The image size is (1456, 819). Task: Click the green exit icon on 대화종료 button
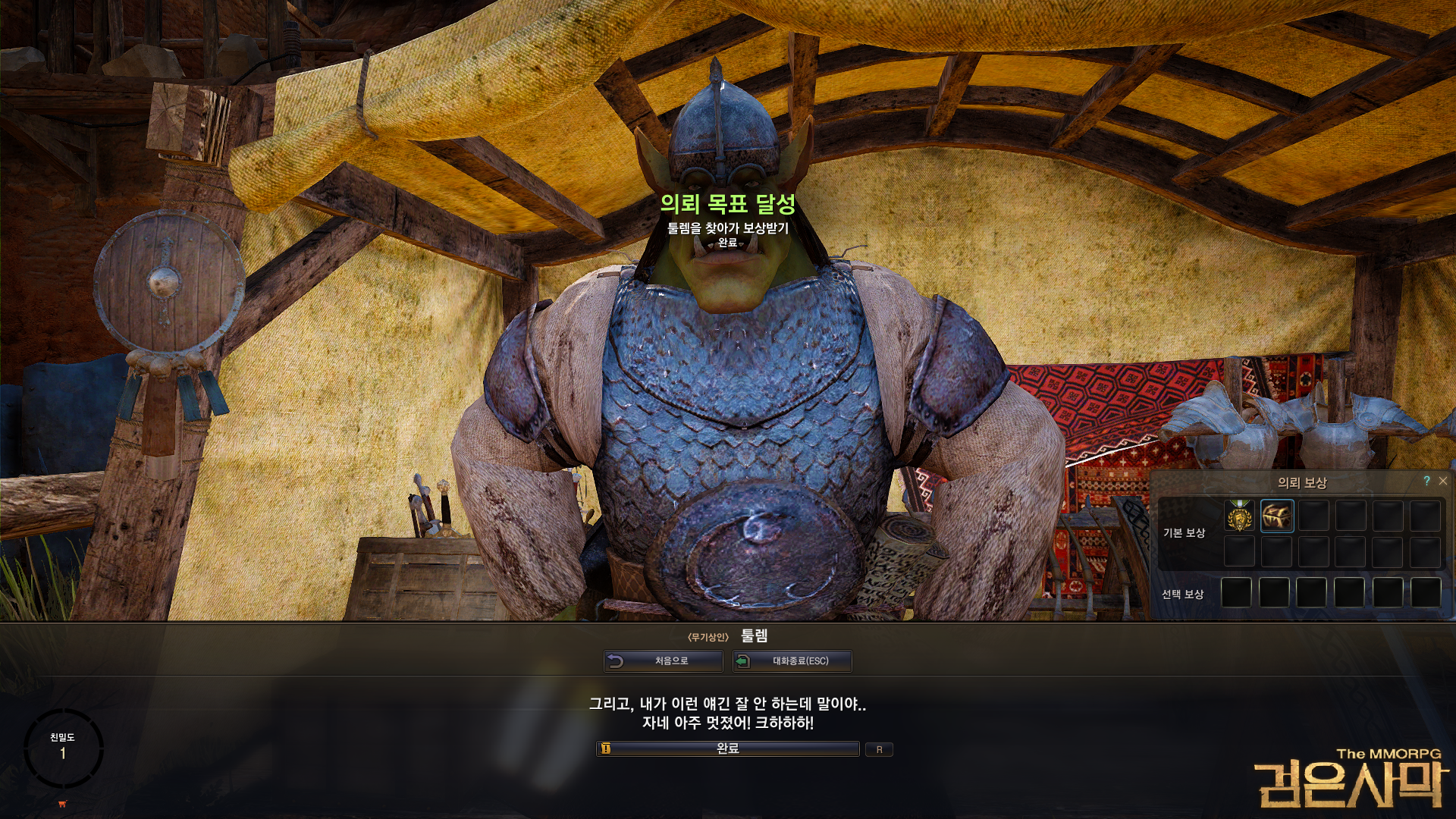click(743, 661)
